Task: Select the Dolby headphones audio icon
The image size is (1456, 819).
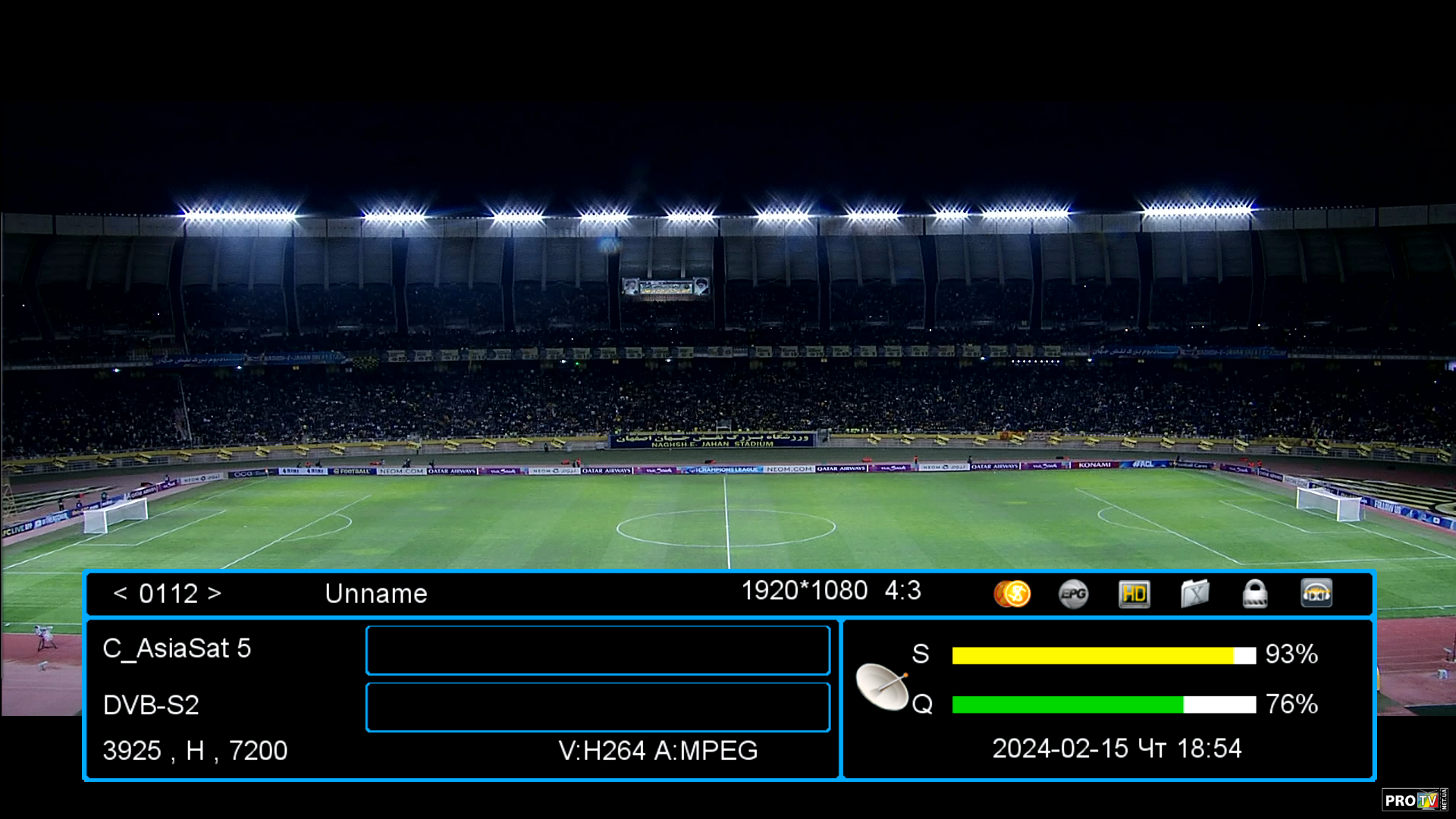Action: tap(1316, 594)
